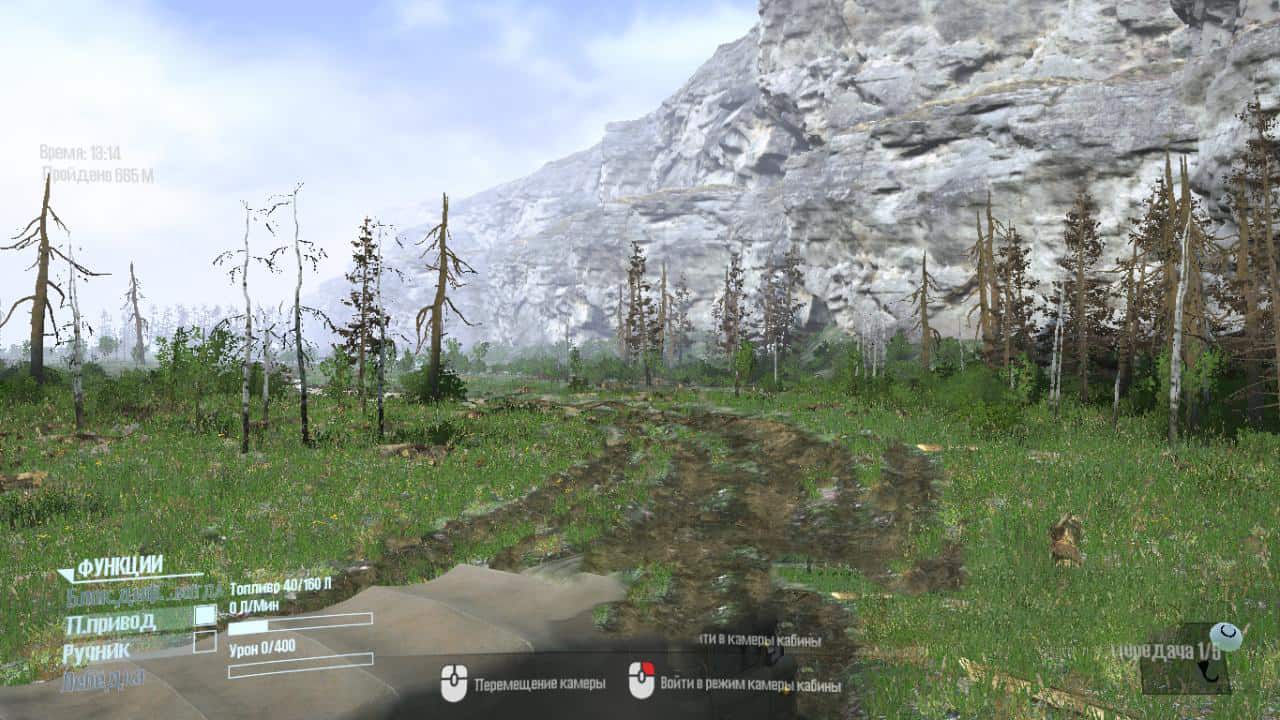Toggle the П.привод all-wheel drive checkbox
The height and width of the screenshot is (720, 1280).
(x=205, y=616)
